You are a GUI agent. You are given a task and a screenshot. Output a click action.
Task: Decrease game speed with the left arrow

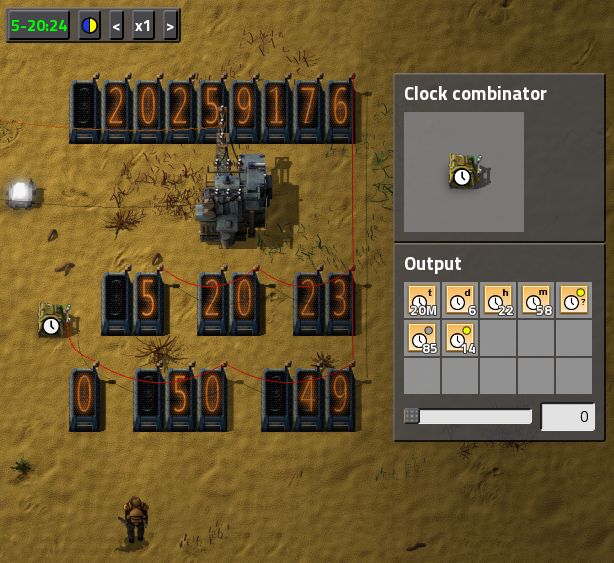(116, 26)
